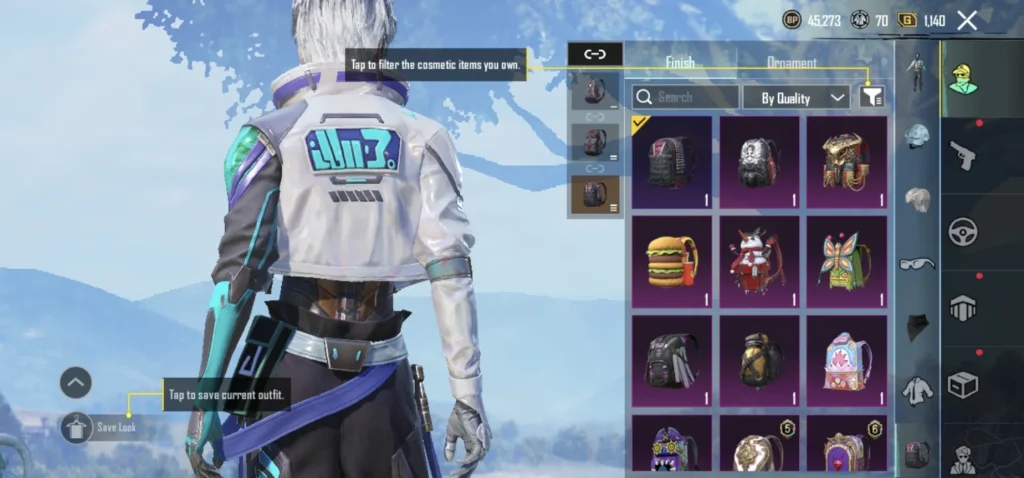The image size is (1024, 478).
Task: Open the By Quality sort dropdown
Action: pyautogui.click(x=796, y=97)
